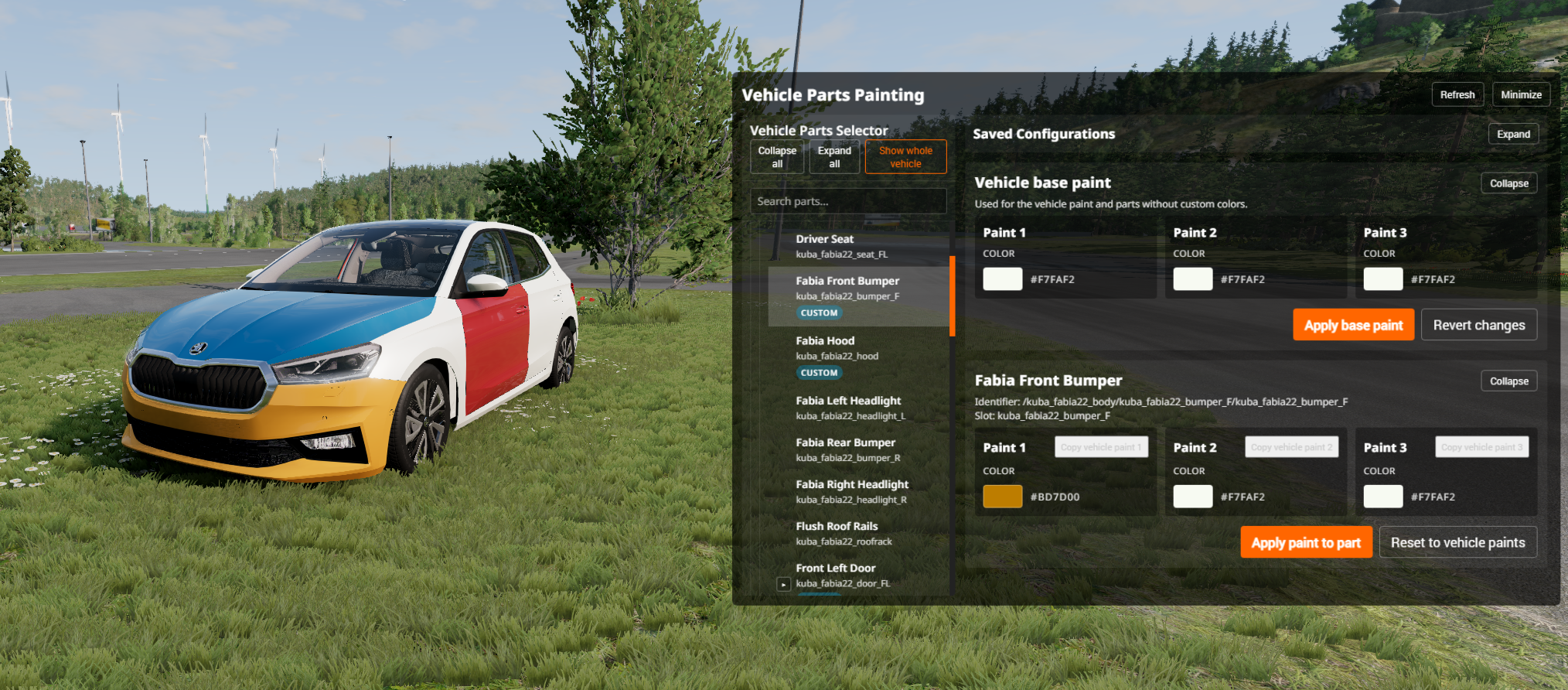Choose Fabia Left Headlight part
This screenshot has height=690, width=1568.
850,408
